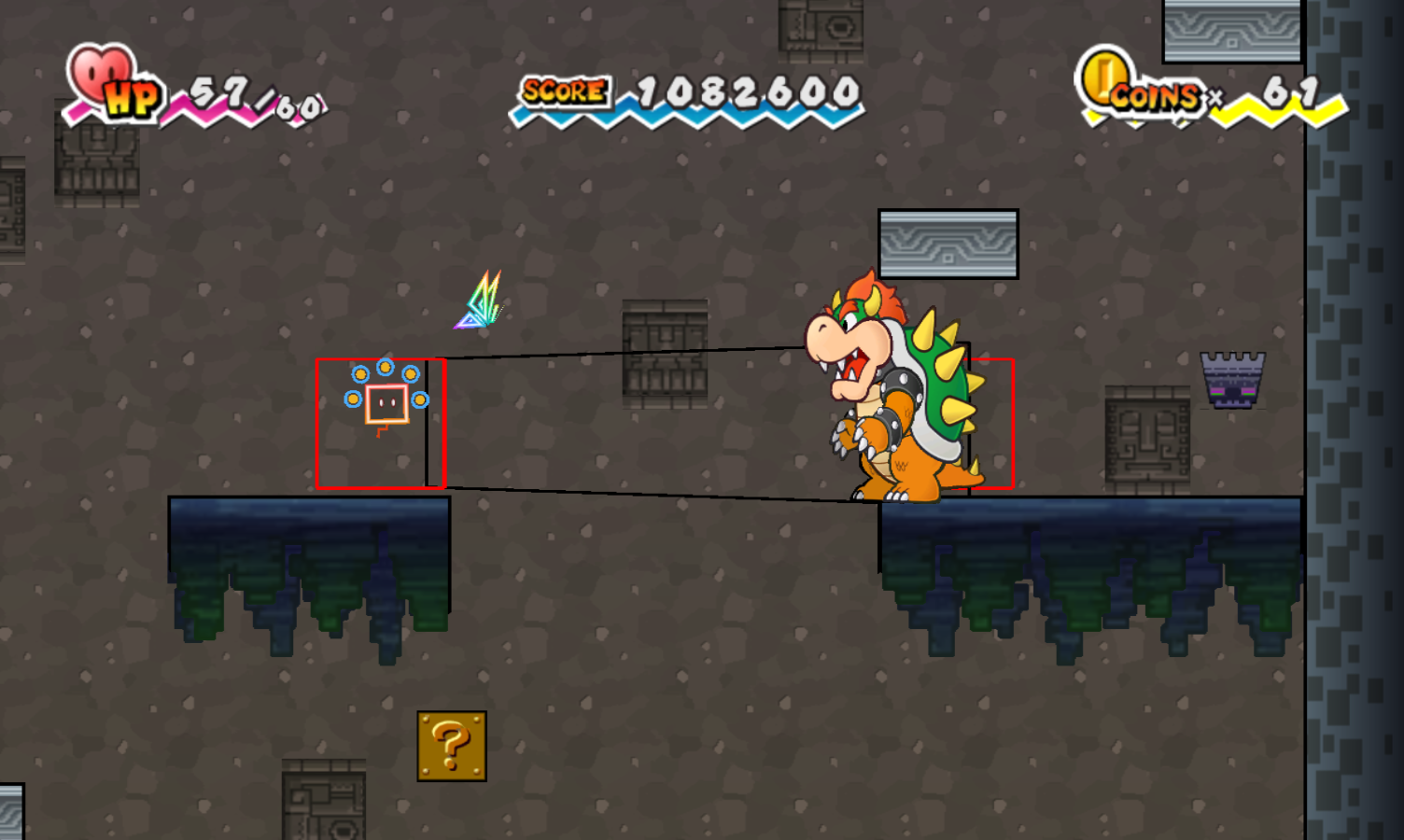Click the flashing square enemy in the red box

[386, 403]
